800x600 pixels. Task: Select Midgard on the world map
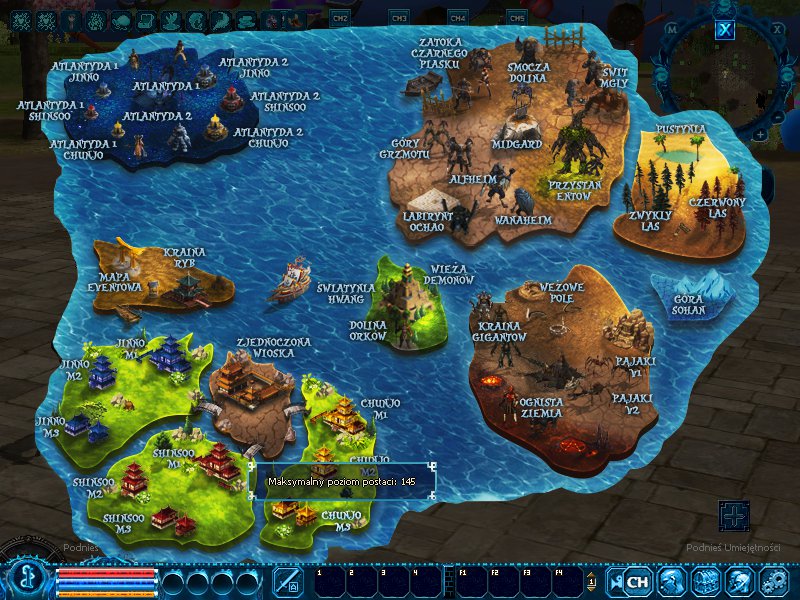tap(517, 143)
